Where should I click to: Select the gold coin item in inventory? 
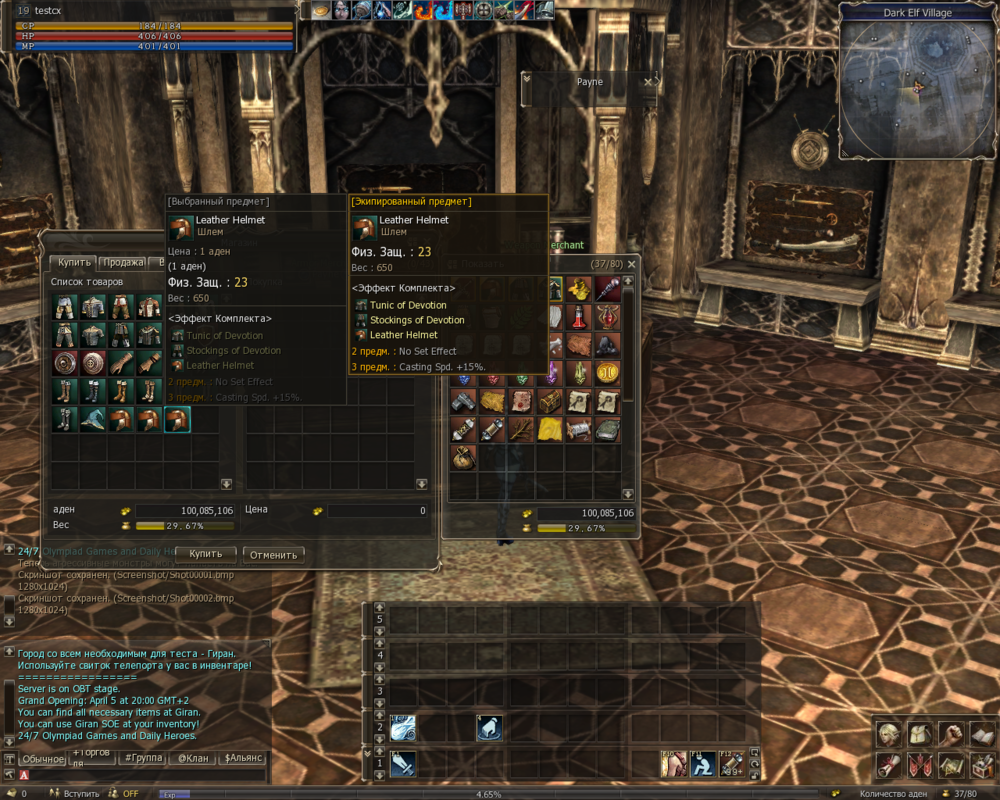click(607, 373)
